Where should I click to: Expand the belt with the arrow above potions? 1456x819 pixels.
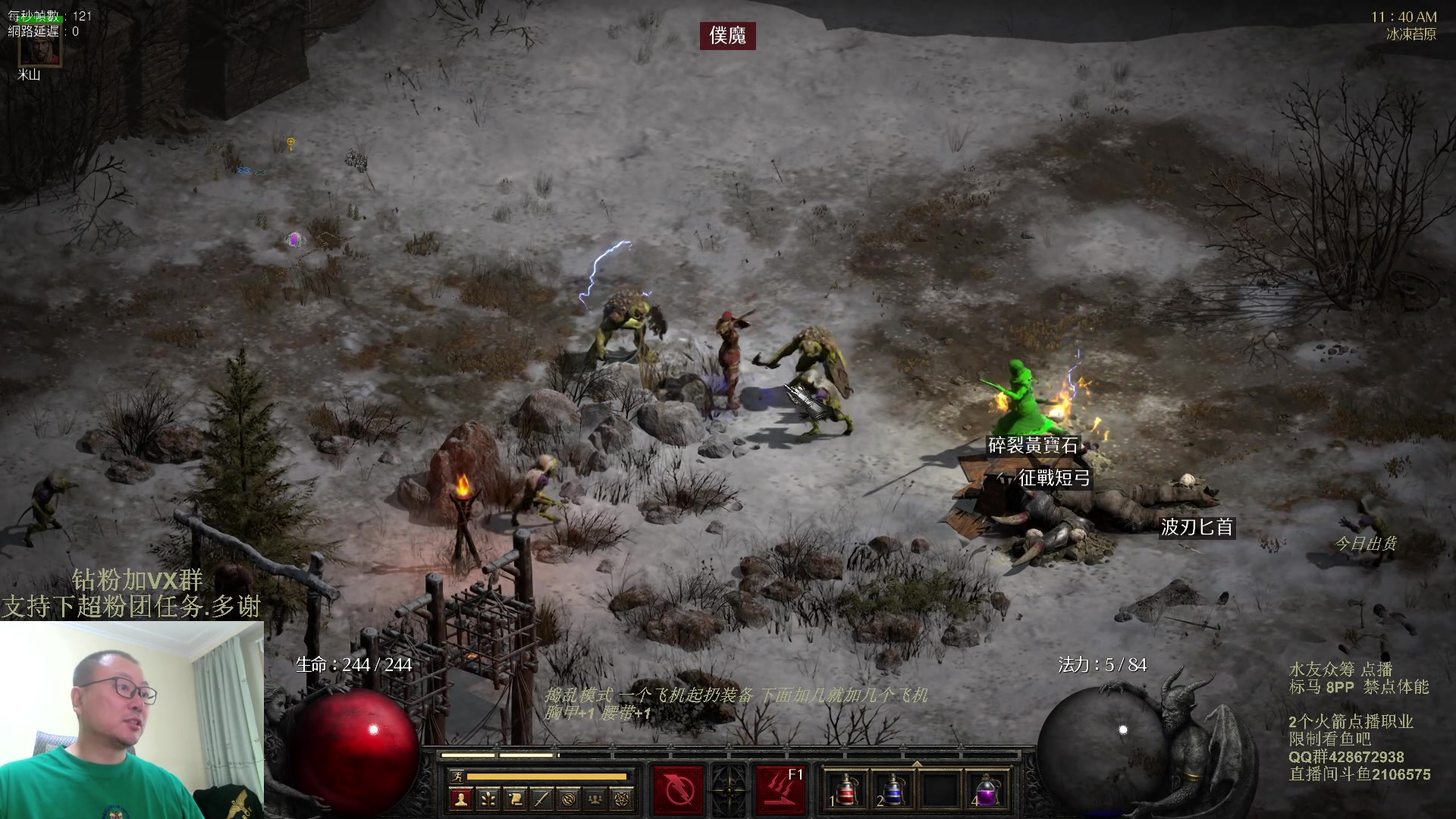916,764
